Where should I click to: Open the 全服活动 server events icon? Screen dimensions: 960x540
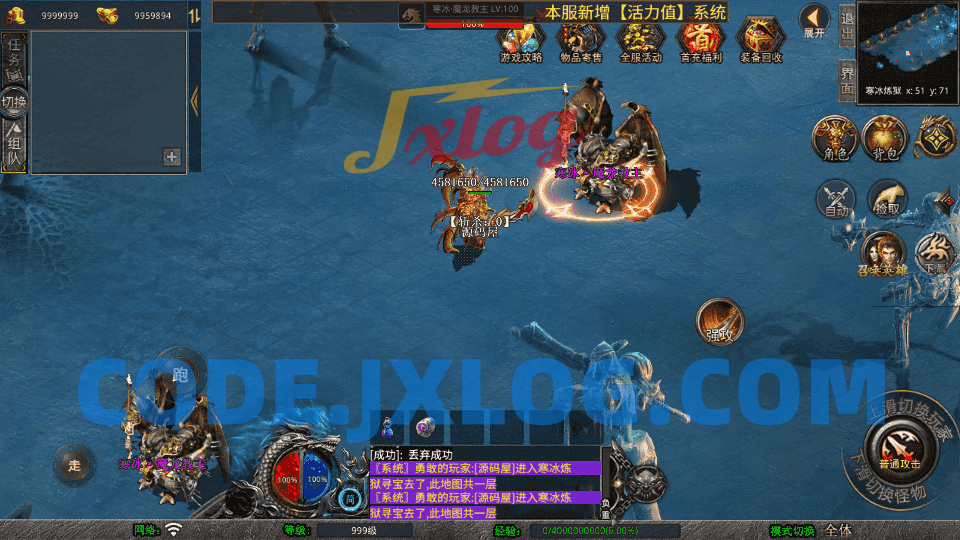641,41
